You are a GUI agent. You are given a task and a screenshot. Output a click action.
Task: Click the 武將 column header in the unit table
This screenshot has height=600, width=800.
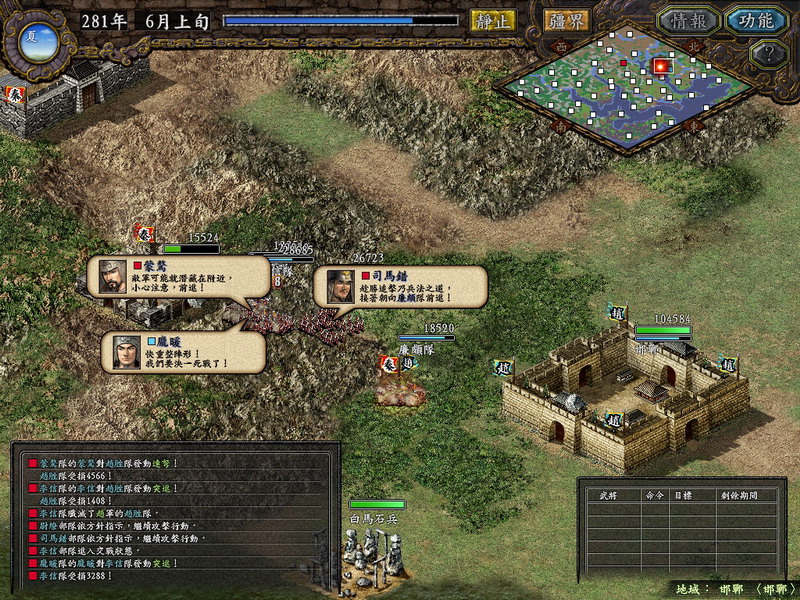609,495
